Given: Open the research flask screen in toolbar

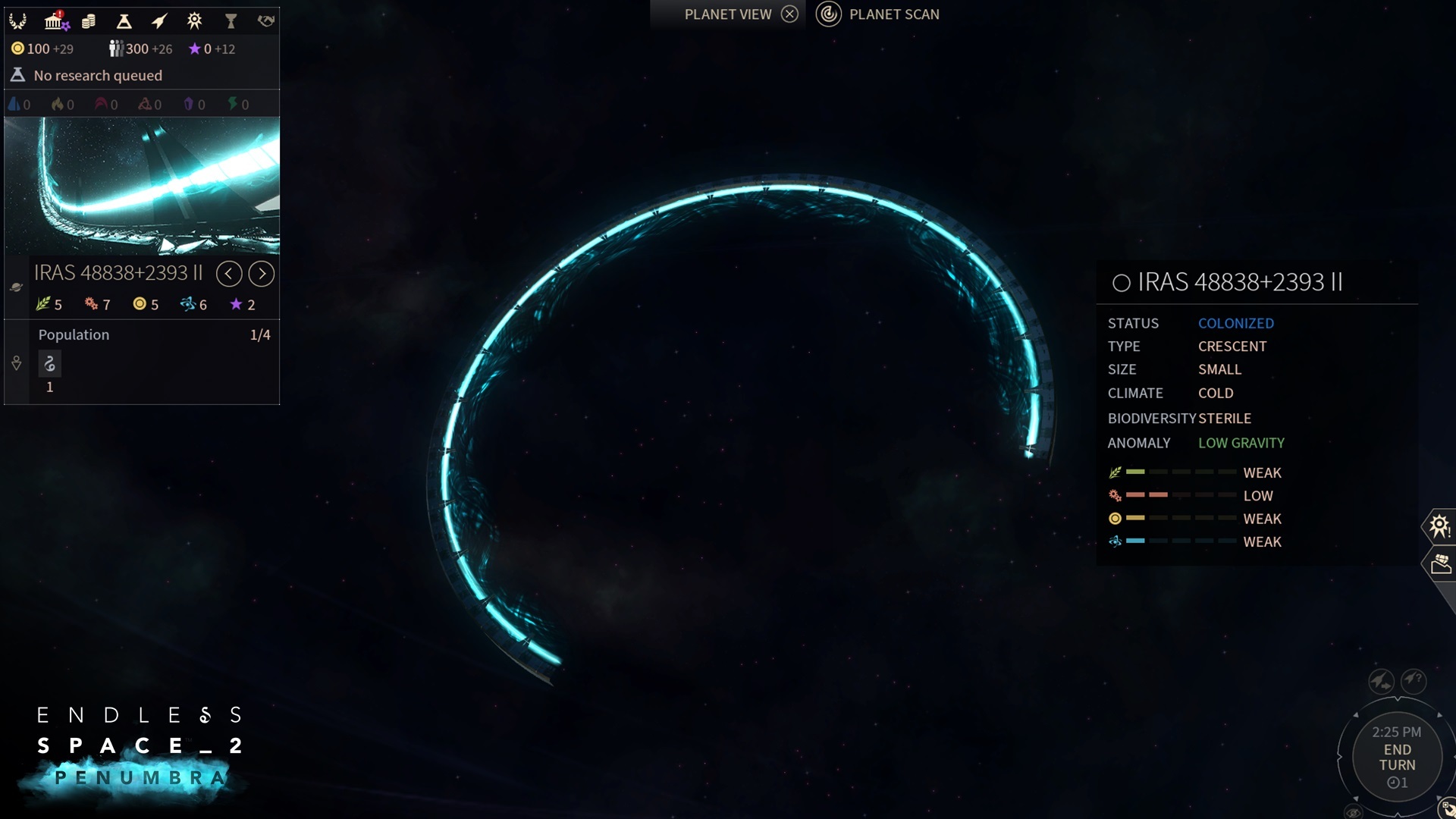Looking at the screenshot, I should click(x=124, y=21).
